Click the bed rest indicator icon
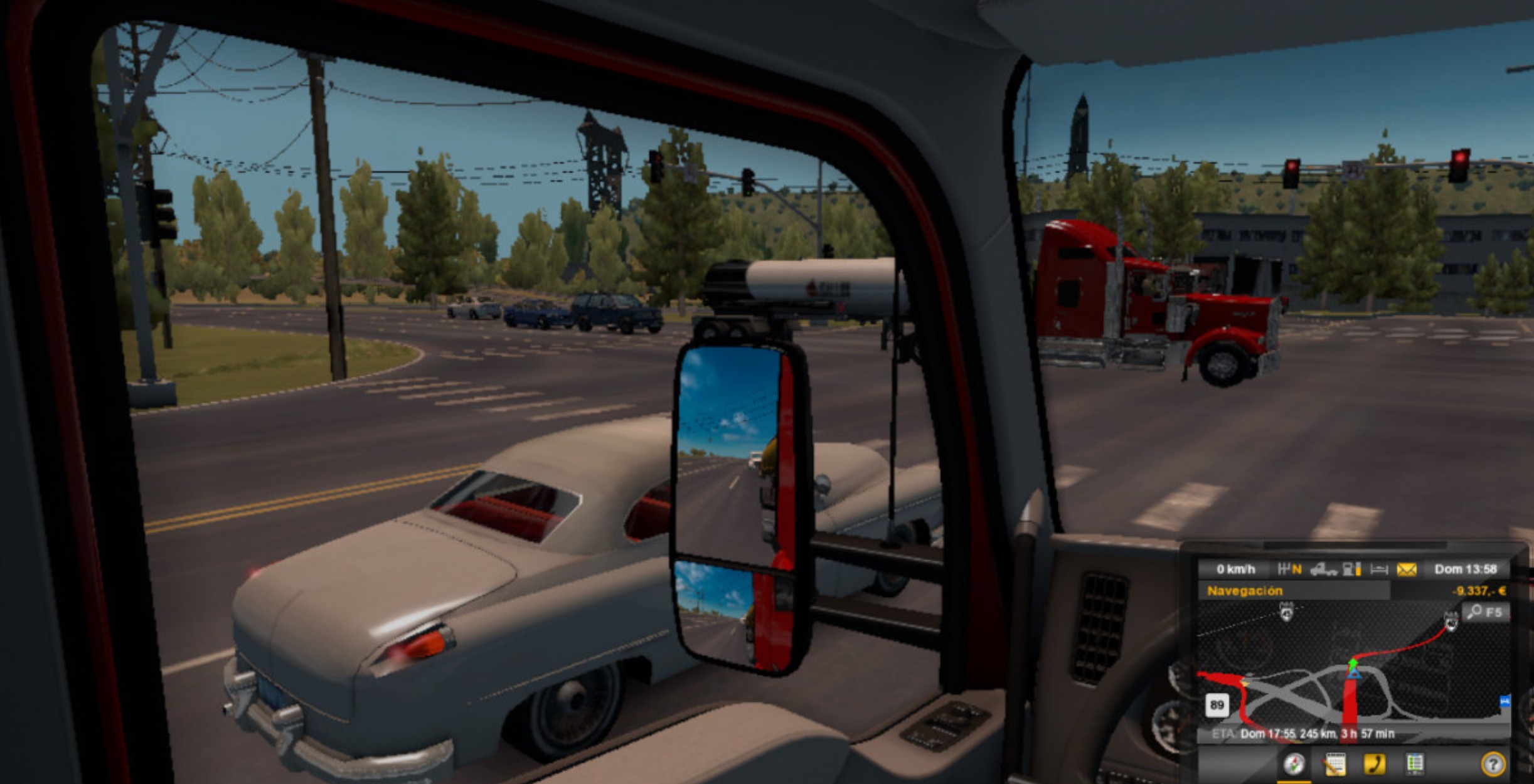The height and width of the screenshot is (784, 1534). coord(1379,569)
